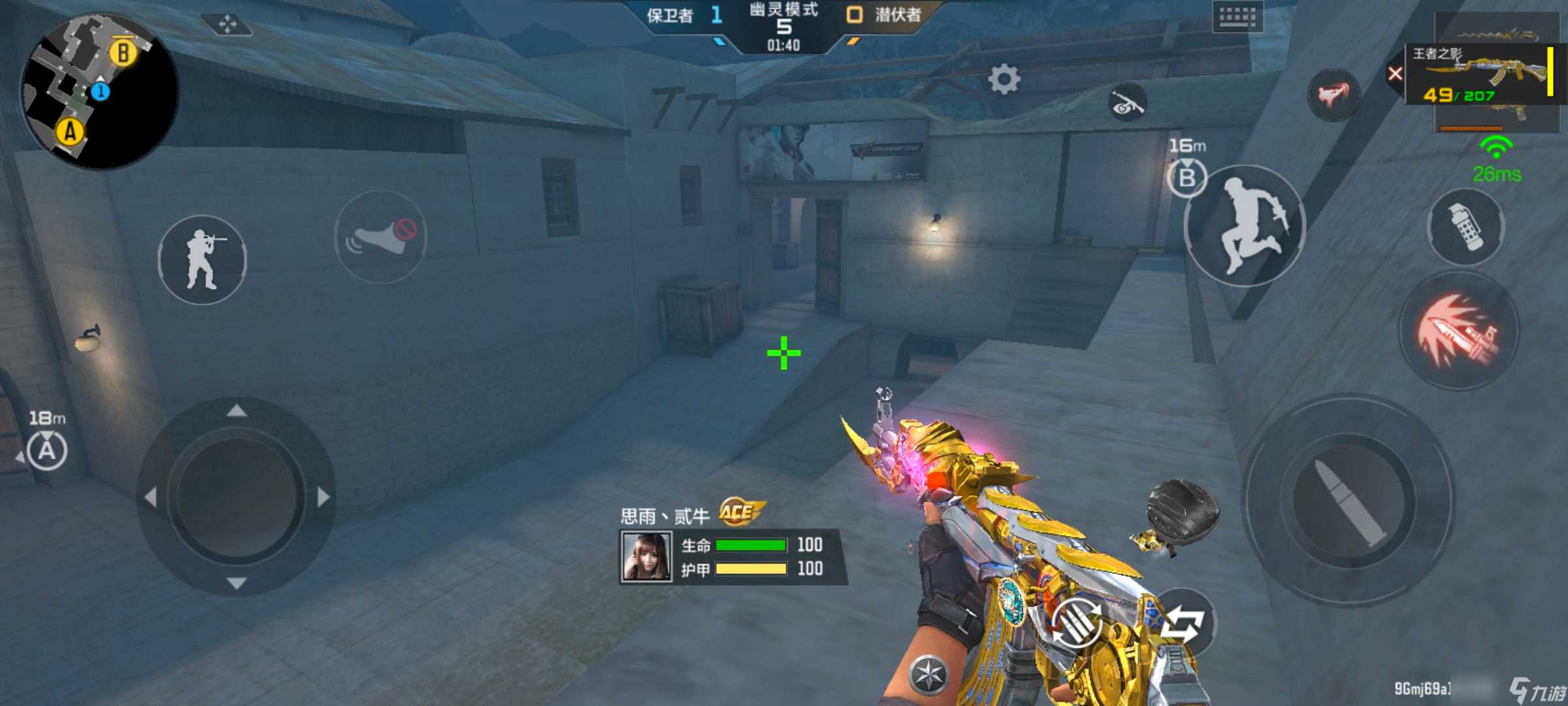Tap the red kick skill icon
This screenshot has height=706, width=1568.
tap(1333, 95)
